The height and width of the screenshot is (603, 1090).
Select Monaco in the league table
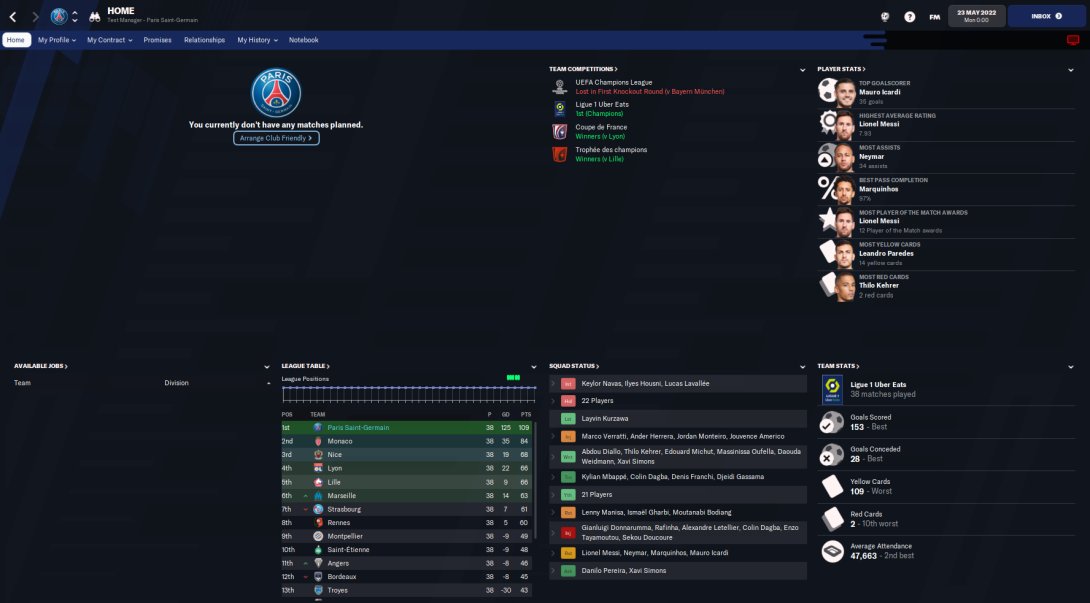coord(340,441)
